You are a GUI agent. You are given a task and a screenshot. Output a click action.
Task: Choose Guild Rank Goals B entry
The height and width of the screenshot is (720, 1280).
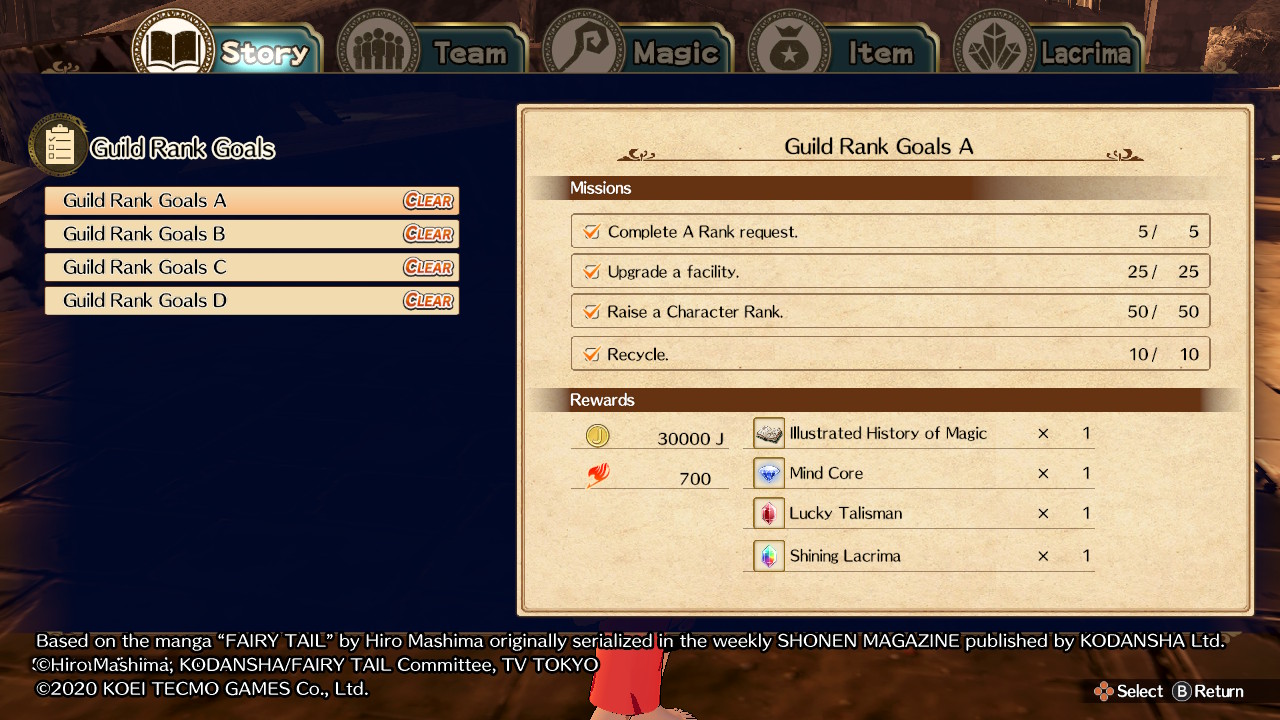point(252,234)
